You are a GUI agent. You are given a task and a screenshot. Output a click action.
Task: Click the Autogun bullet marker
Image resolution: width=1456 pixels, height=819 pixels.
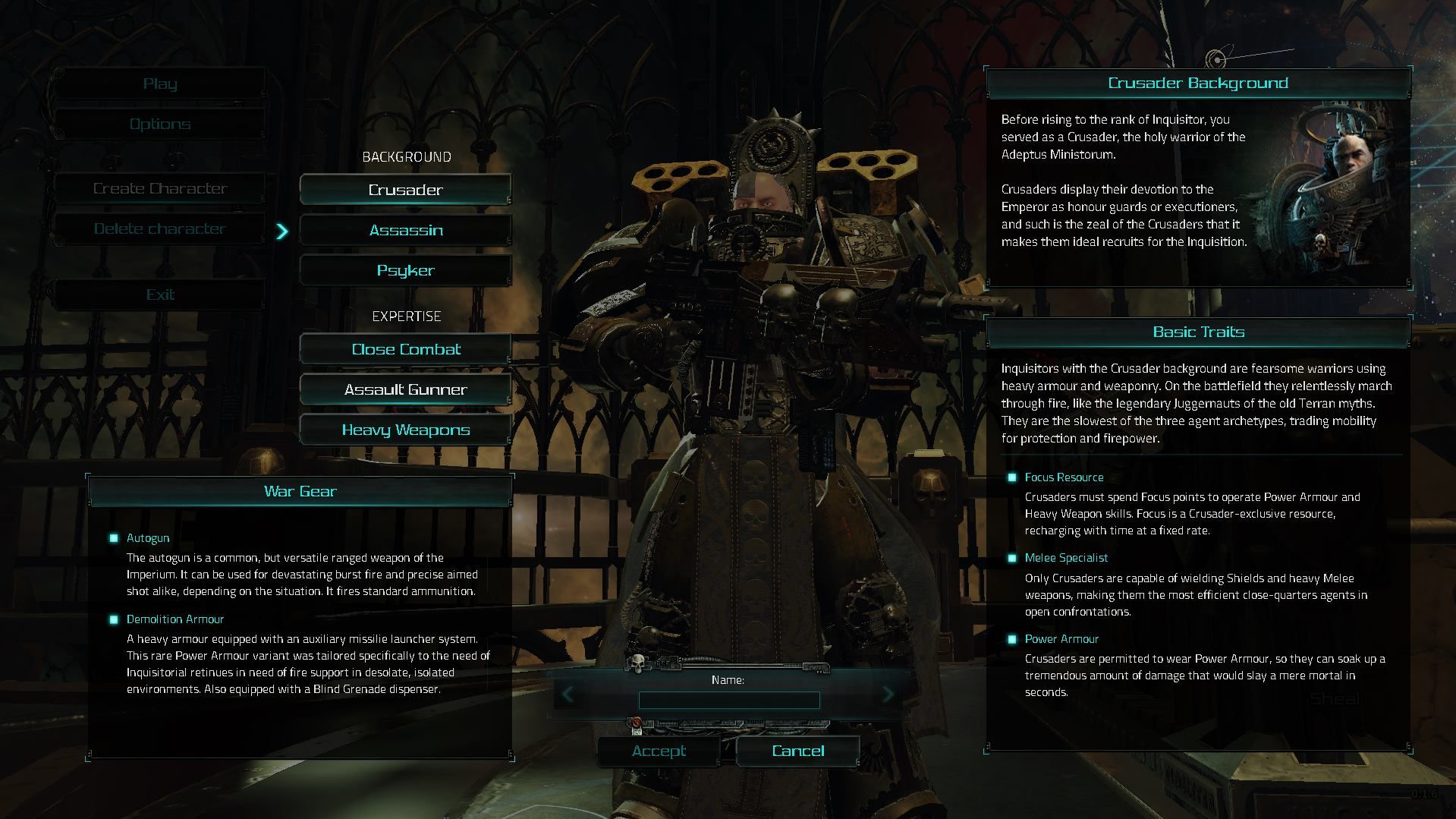115,537
